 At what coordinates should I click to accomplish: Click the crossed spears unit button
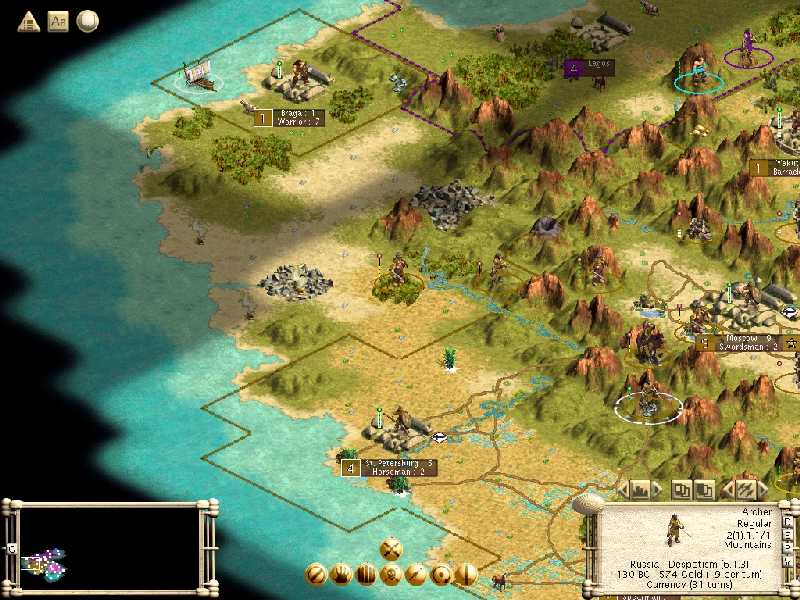[x=745, y=489]
